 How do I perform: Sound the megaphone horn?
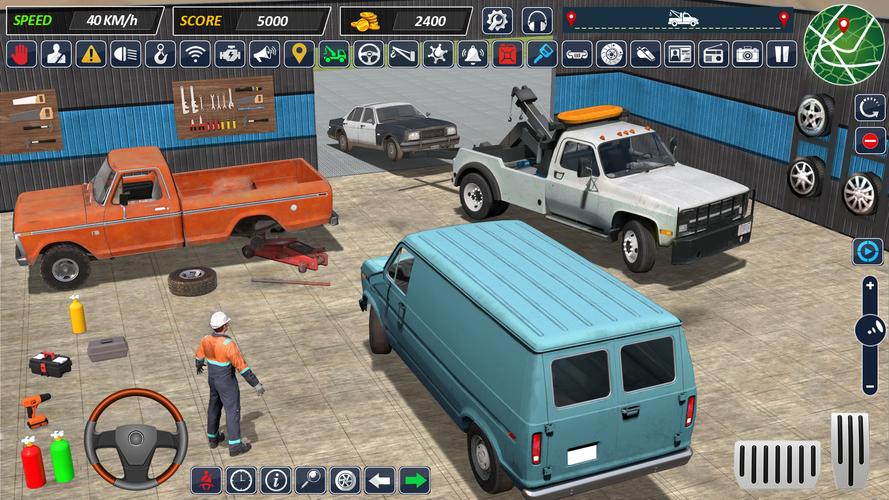pyautogui.click(x=264, y=54)
